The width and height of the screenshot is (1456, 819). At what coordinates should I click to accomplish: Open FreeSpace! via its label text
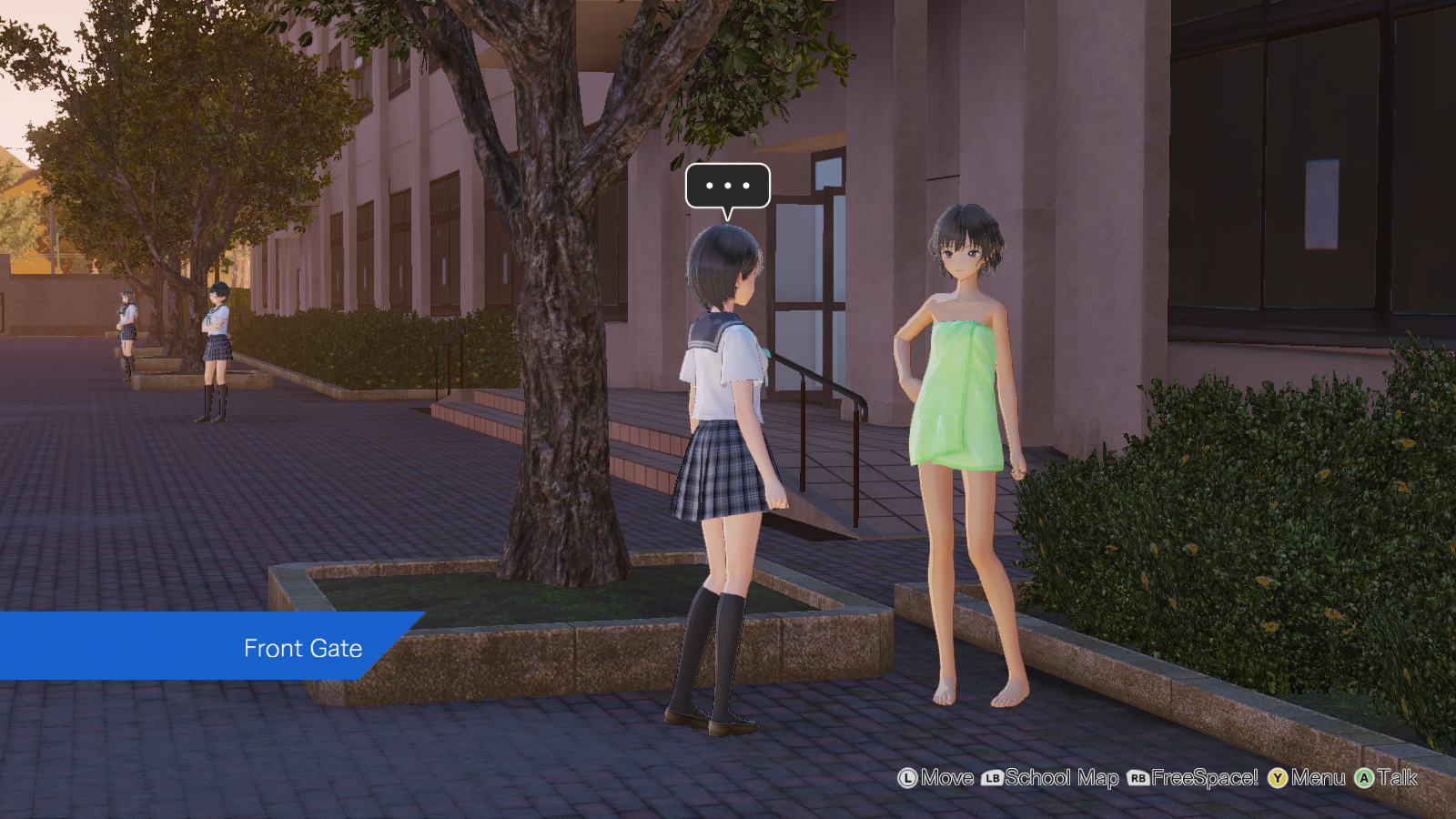click(1206, 779)
